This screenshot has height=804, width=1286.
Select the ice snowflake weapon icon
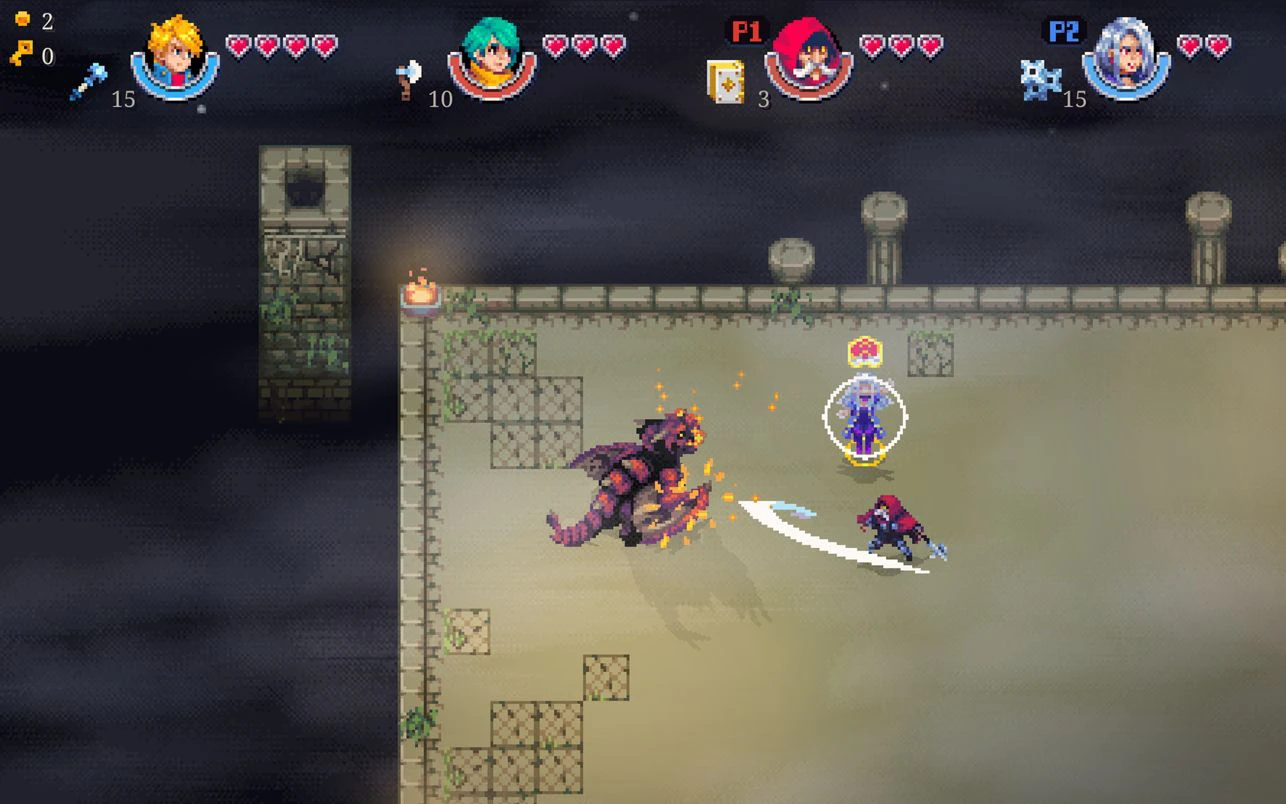pyautogui.click(x=1040, y=80)
